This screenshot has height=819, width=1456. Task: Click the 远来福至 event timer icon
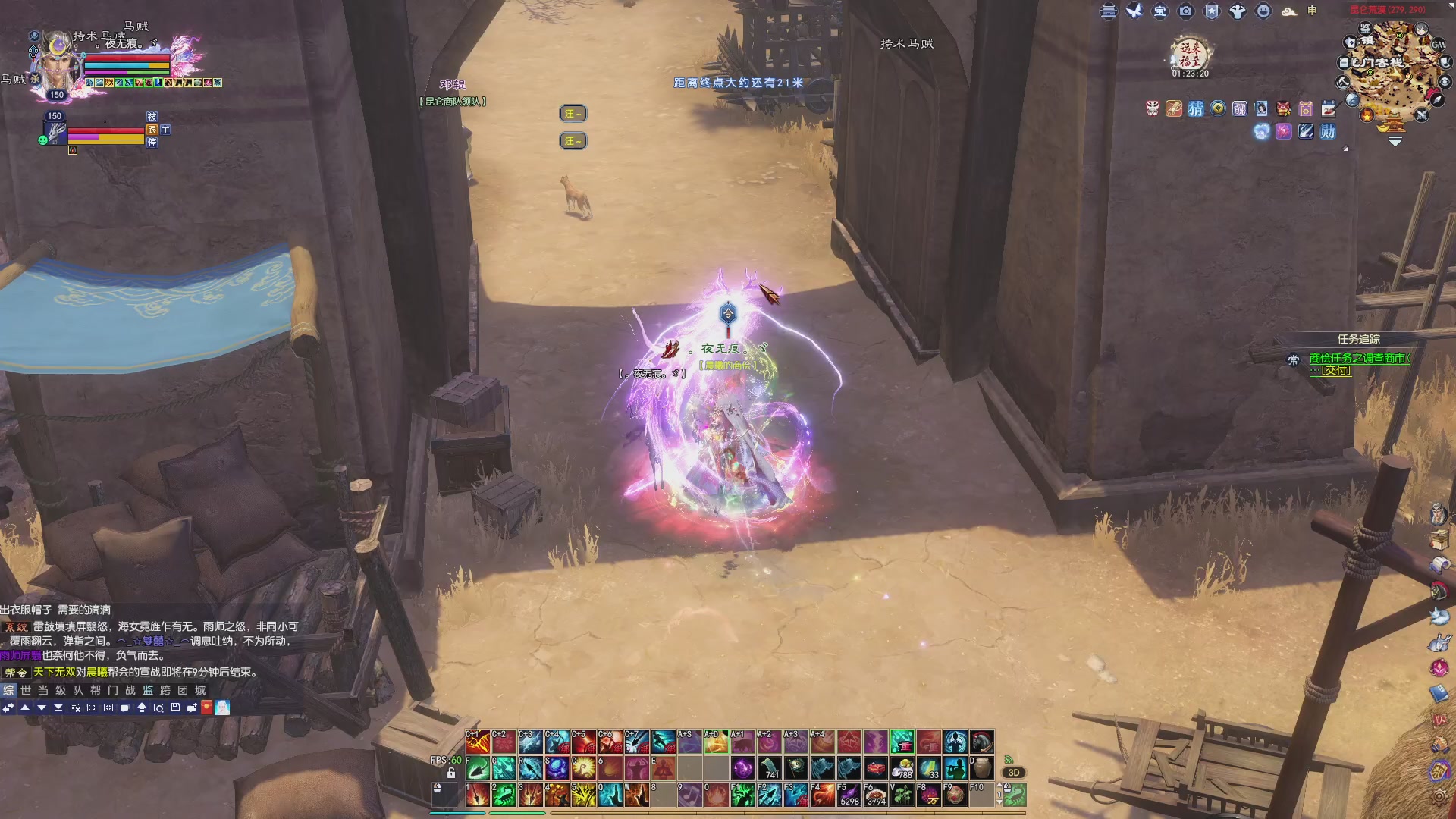click(x=1191, y=55)
